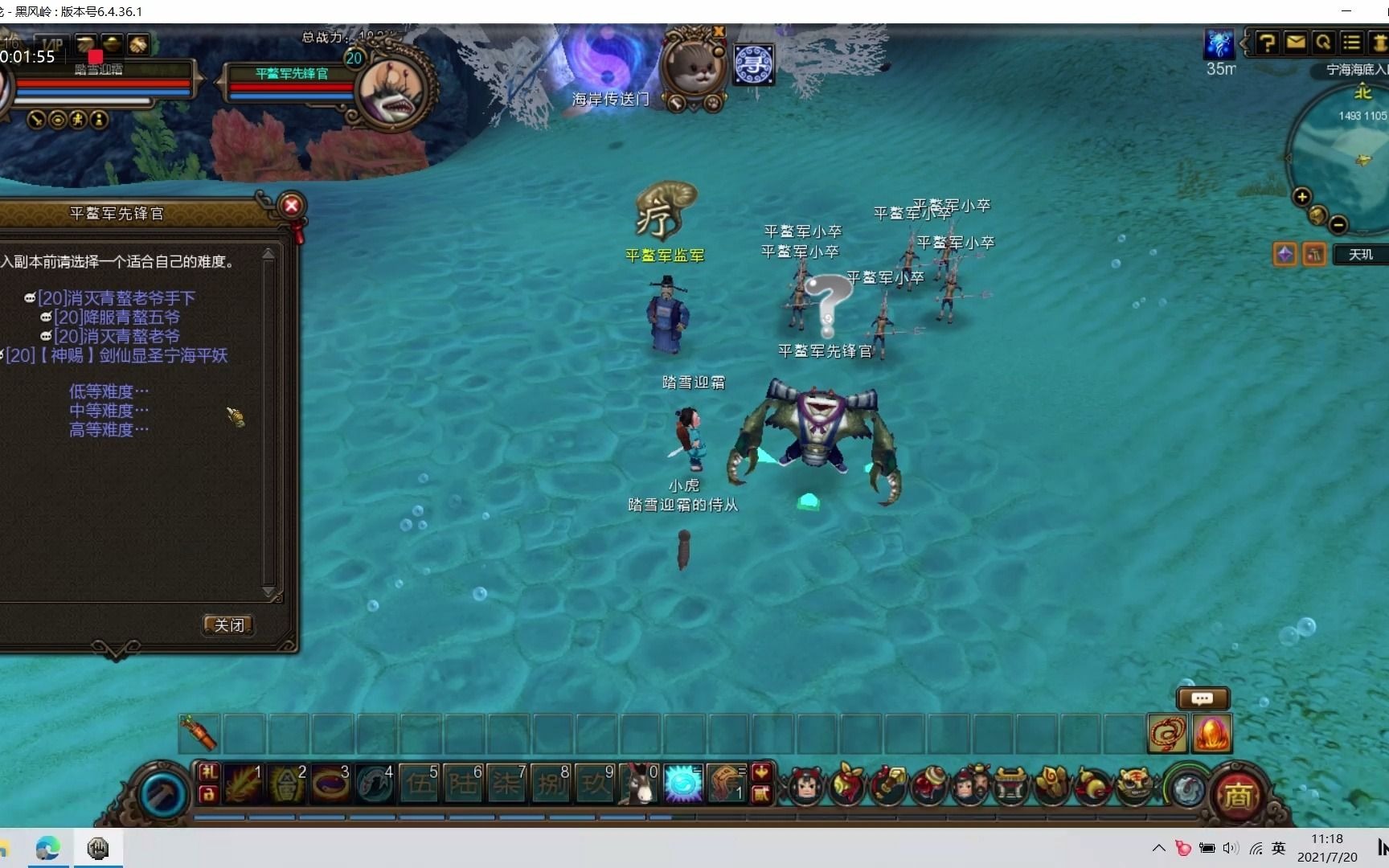Open the chat speech bubble button

click(x=1203, y=698)
